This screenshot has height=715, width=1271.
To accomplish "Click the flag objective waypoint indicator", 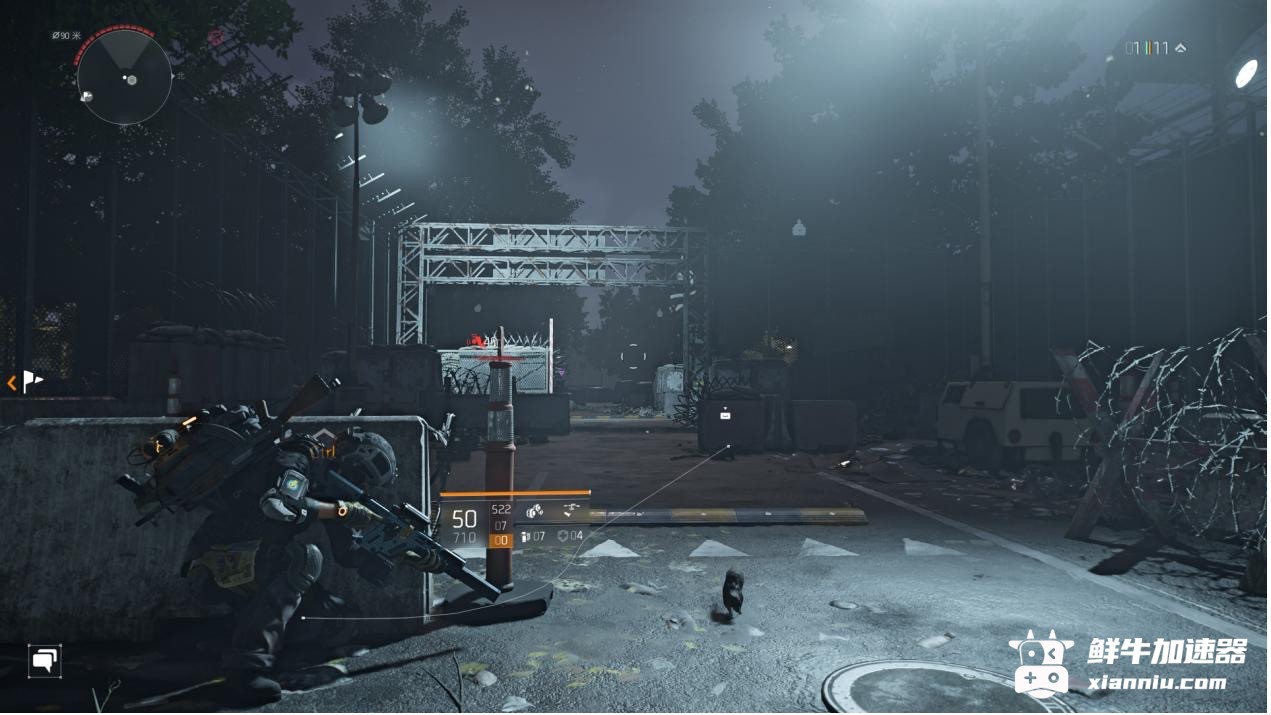I will pos(33,381).
